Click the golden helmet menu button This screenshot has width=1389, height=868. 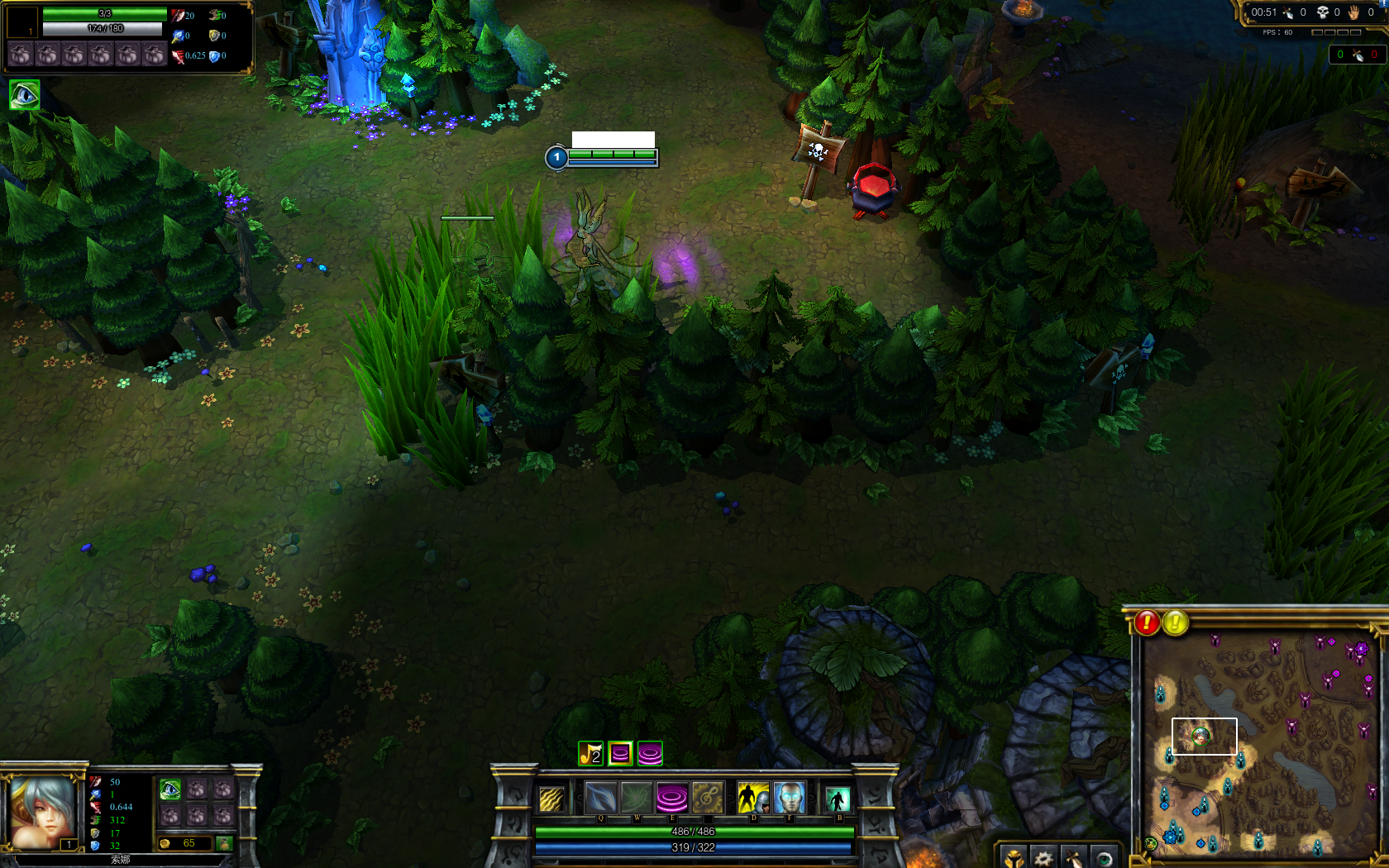point(1014,858)
